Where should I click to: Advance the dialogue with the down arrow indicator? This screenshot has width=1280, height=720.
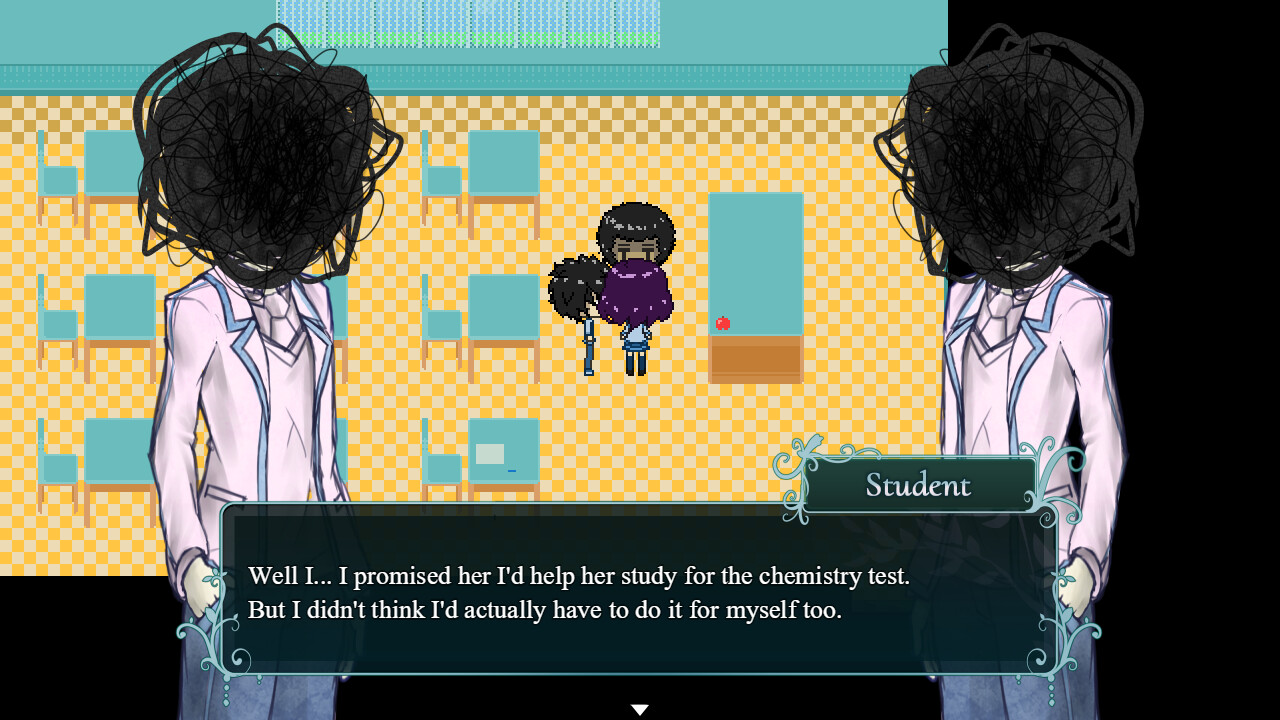639,707
